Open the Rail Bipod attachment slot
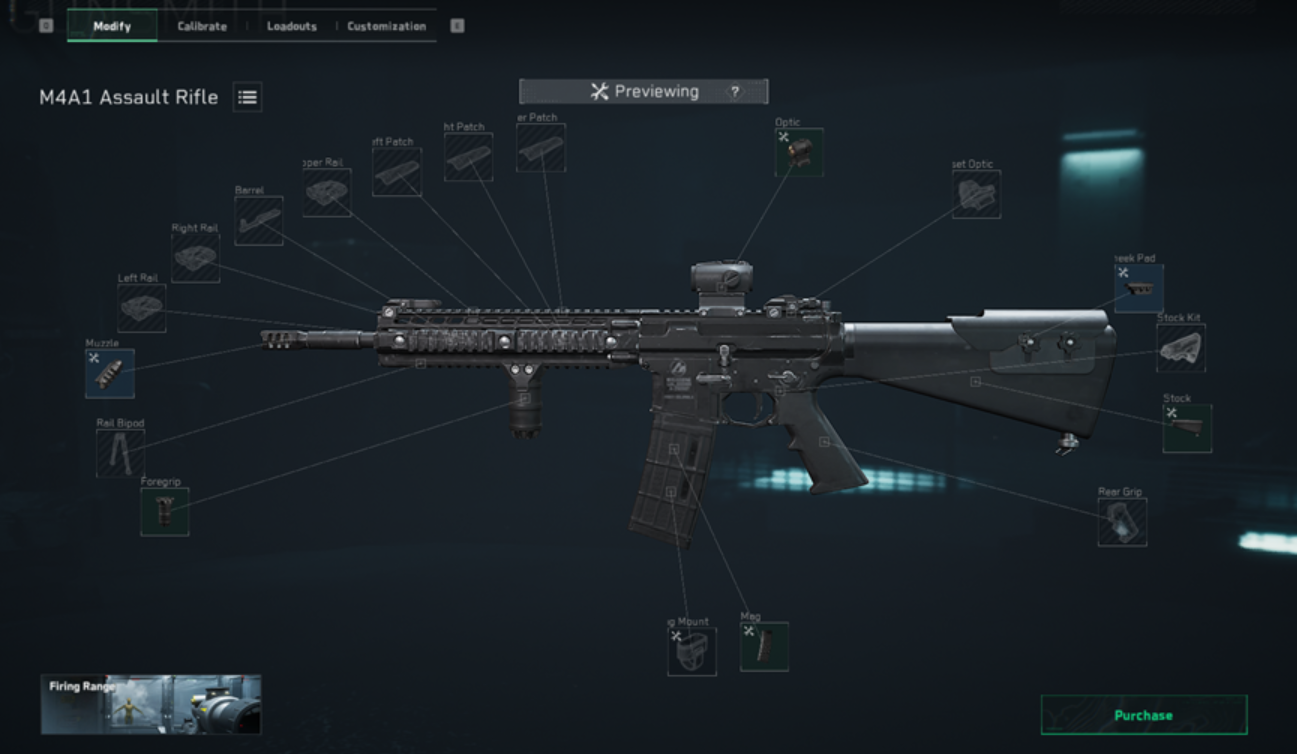 tap(120, 451)
